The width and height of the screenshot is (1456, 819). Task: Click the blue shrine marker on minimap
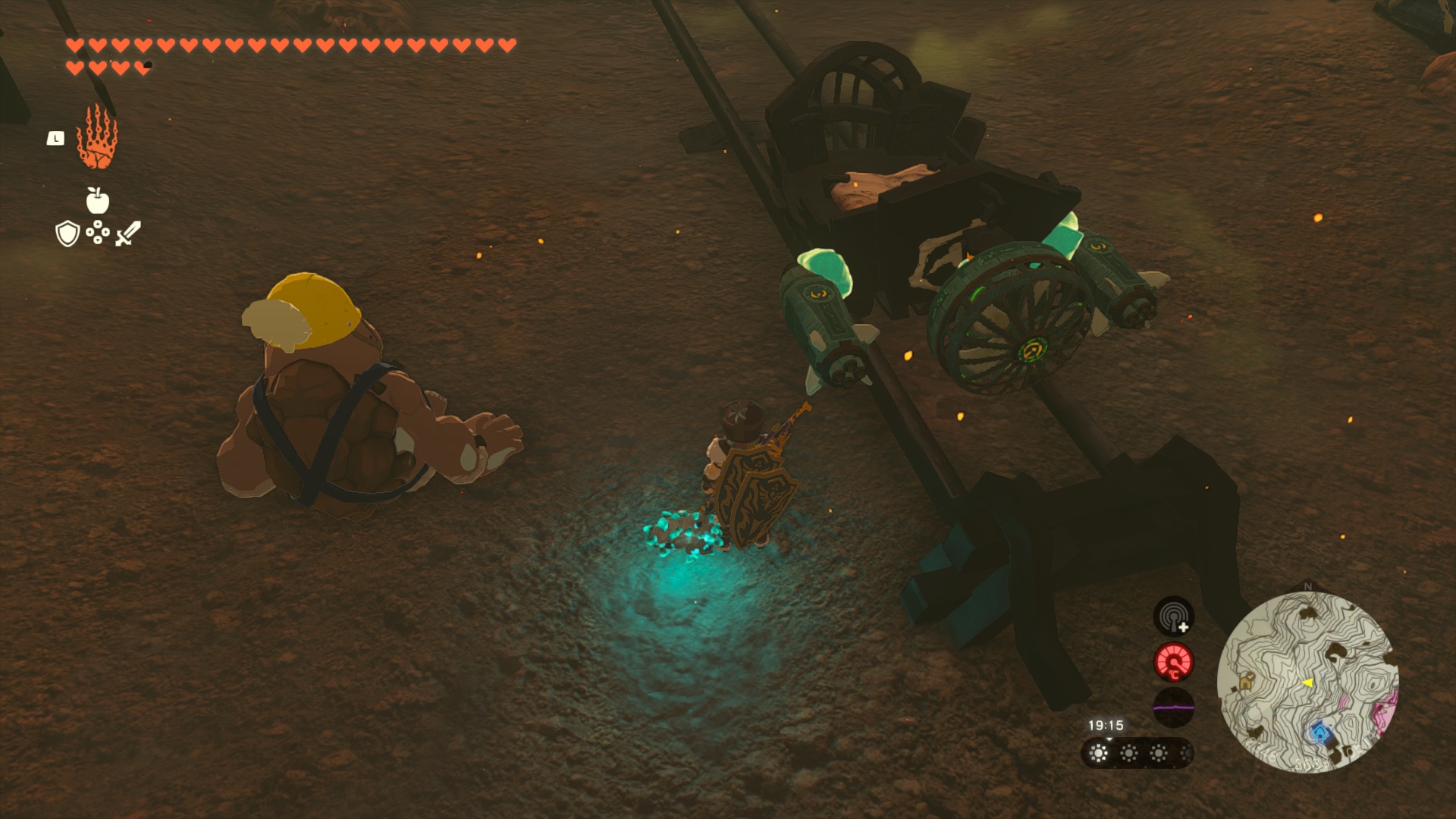[x=1320, y=733]
